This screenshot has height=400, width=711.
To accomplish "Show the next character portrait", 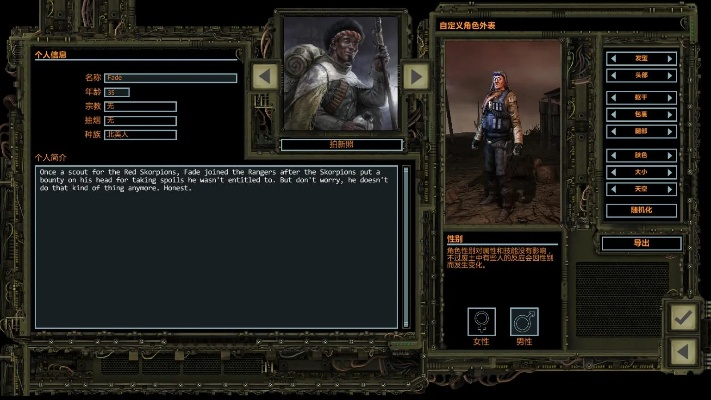I will (x=416, y=75).
